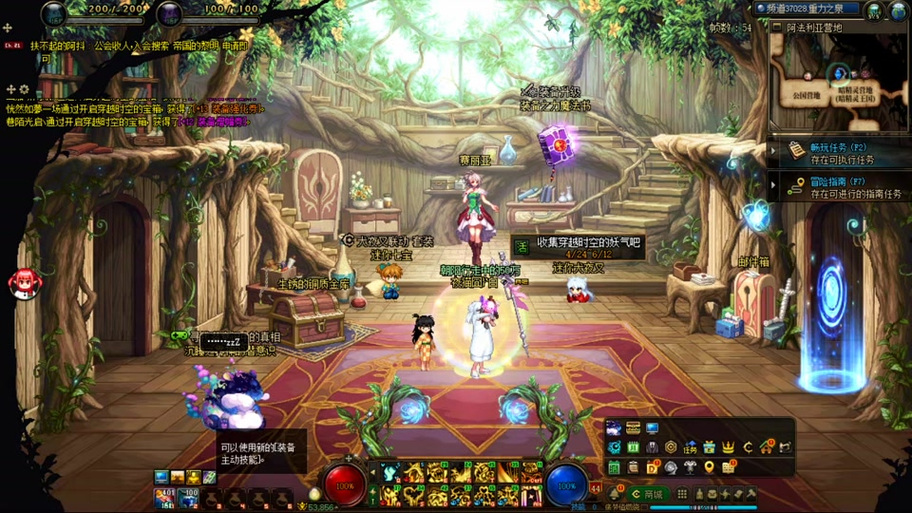Open the orange D icon with red badge
This screenshot has width=912, height=513.
(652, 467)
